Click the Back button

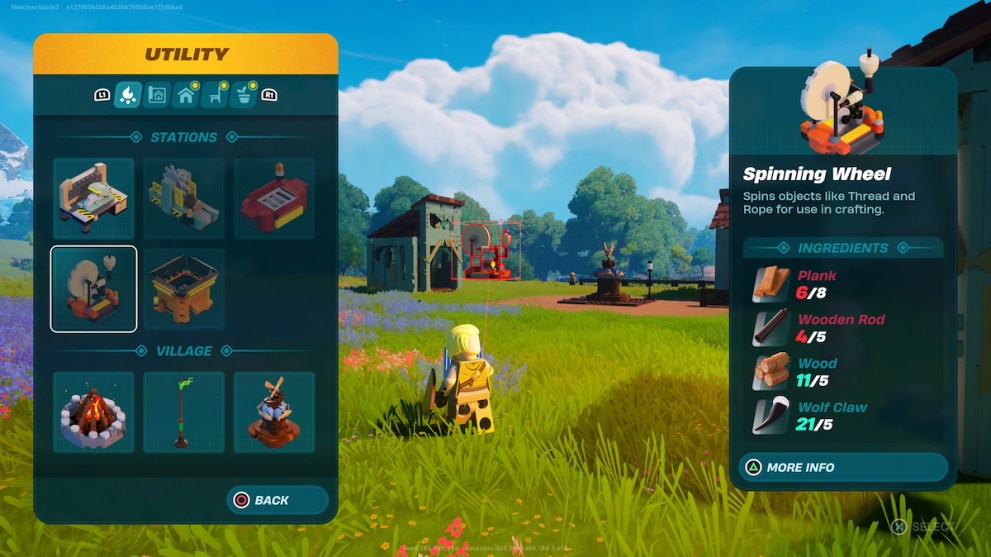(x=277, y=500)
